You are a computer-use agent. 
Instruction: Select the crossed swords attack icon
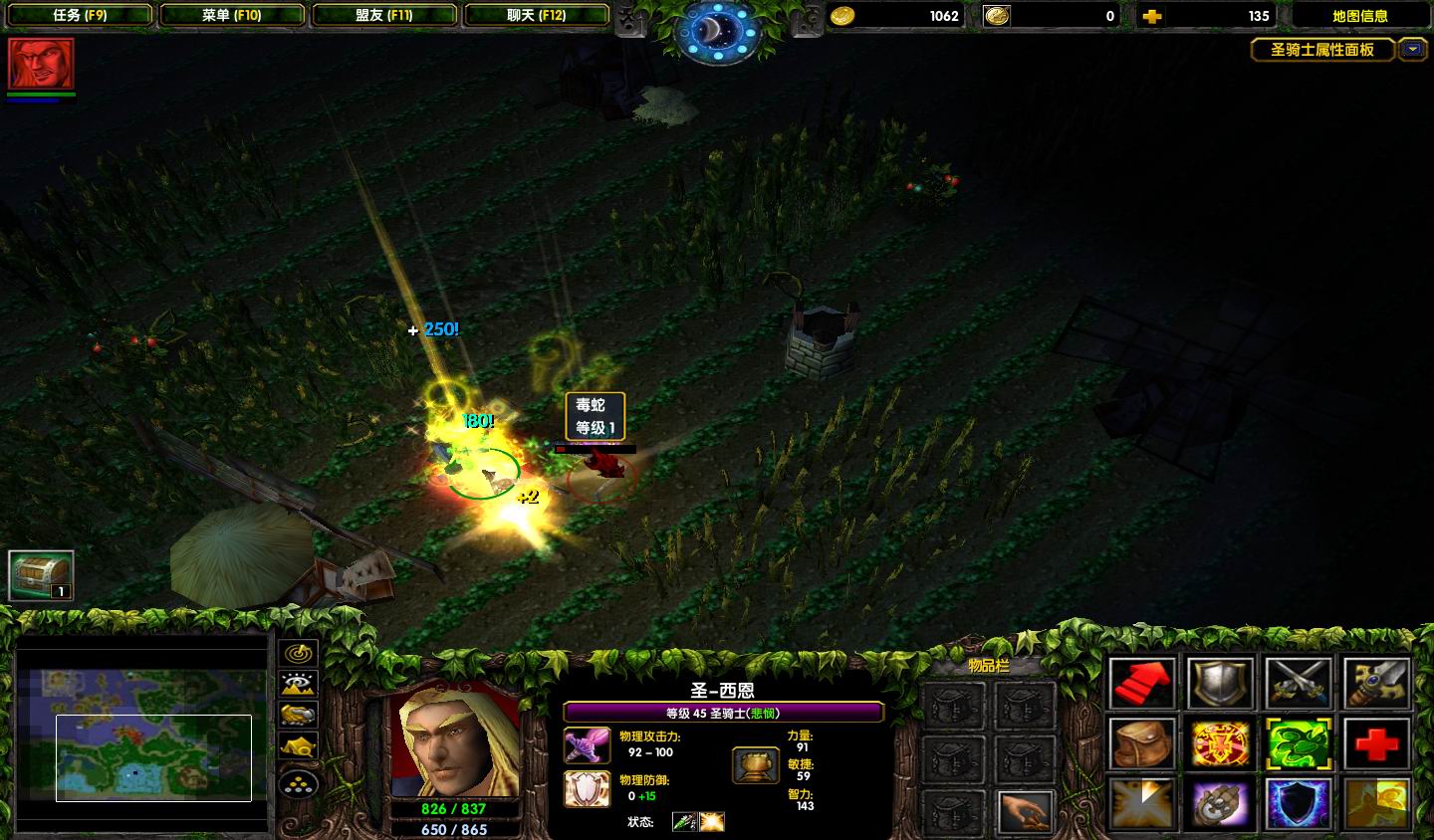click(1298, 685)
